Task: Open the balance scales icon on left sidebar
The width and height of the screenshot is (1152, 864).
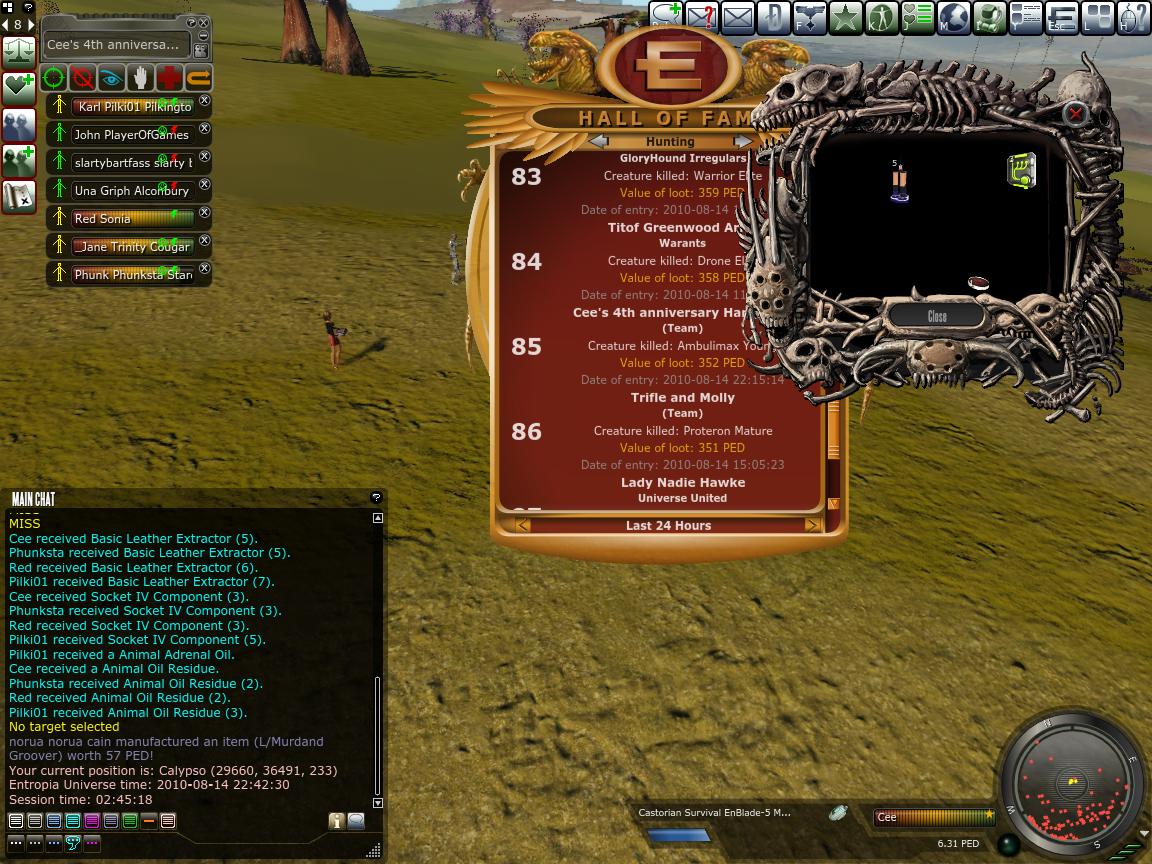Action: pyautogui.click(x=19, y=50)
